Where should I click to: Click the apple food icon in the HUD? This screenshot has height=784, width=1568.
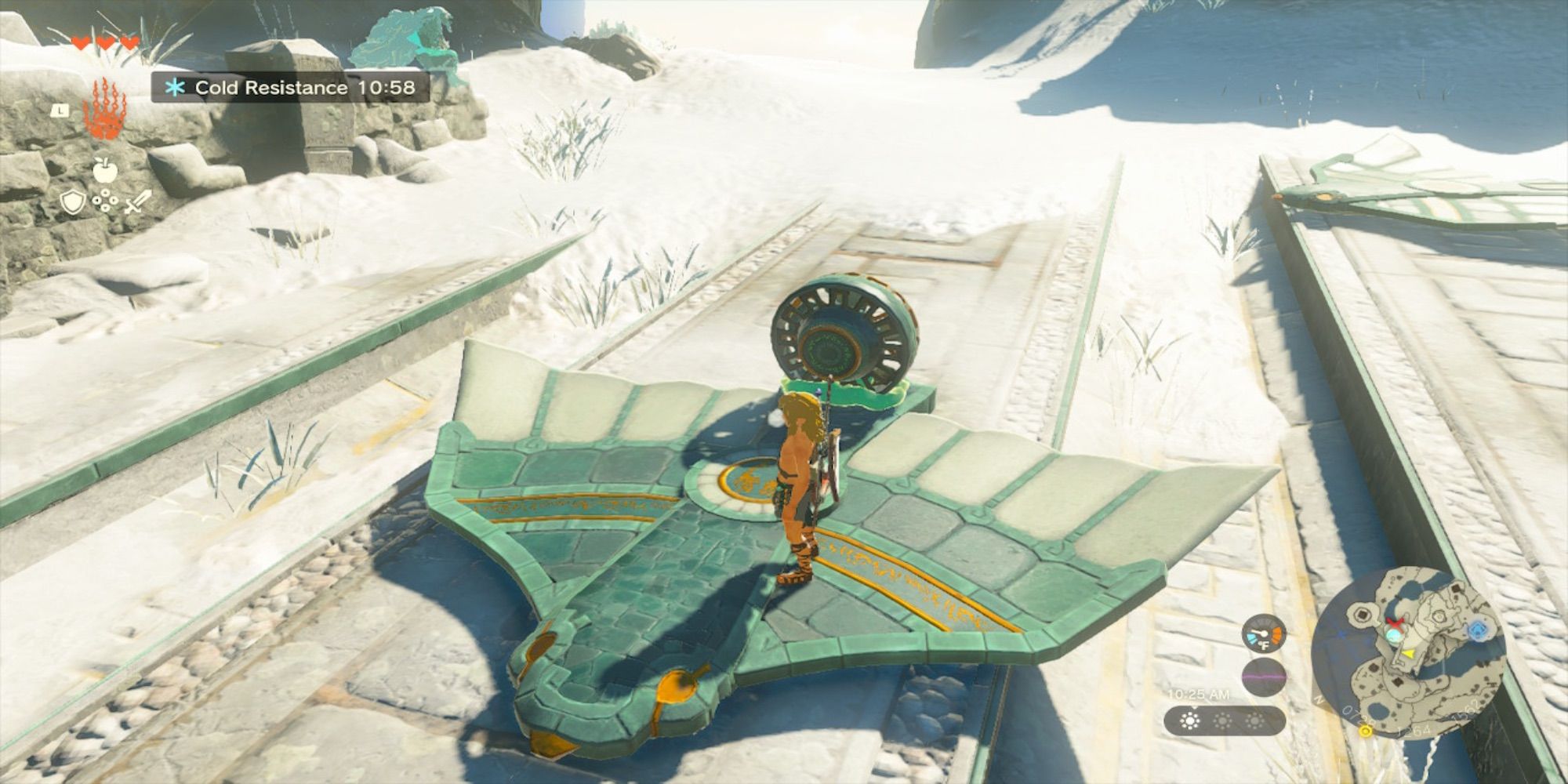coord(105,169)
